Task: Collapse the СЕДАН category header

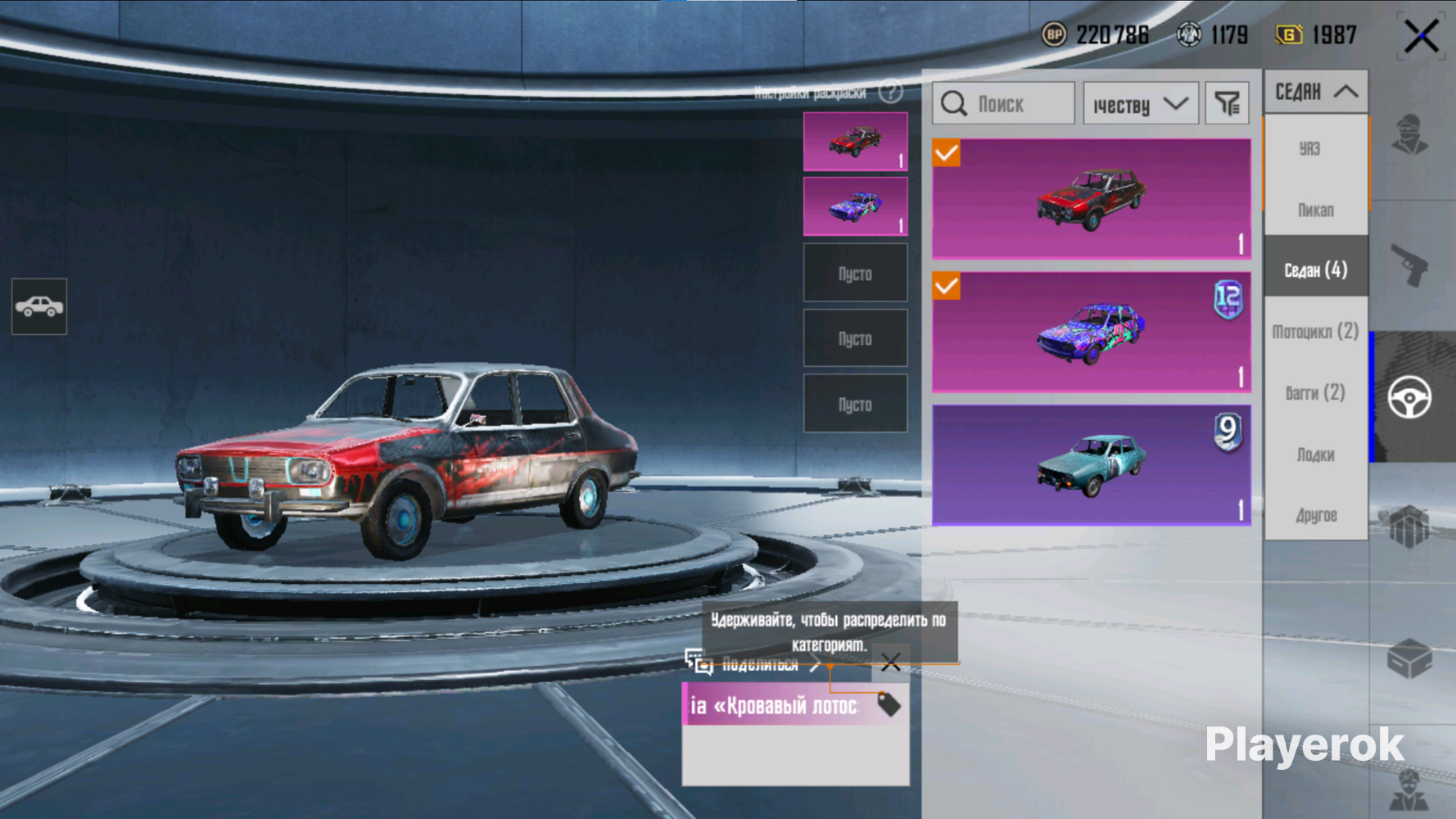Action: pyautogui.click(x=1316, y=92)
